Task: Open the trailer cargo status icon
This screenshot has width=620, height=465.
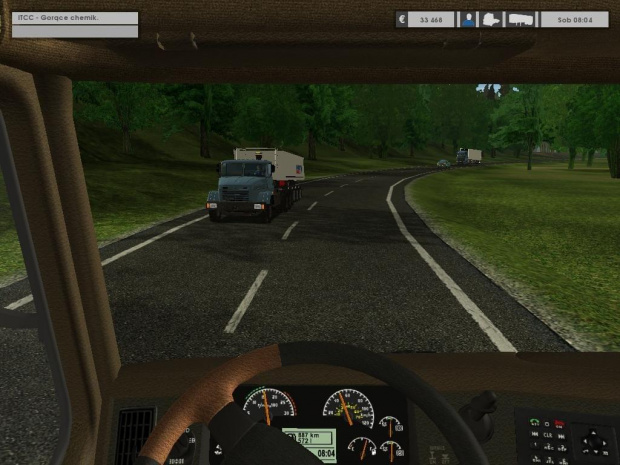Action: pos(521,19)
